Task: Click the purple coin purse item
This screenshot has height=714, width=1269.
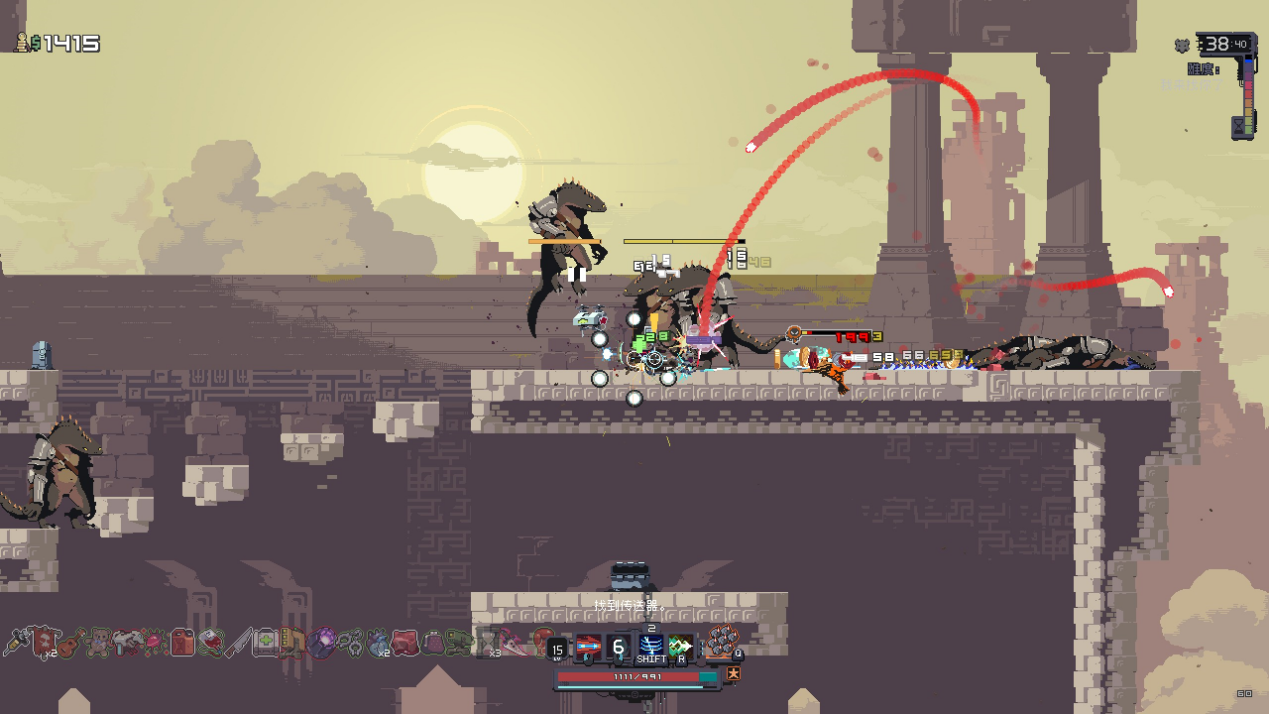Action: point(433,642)
